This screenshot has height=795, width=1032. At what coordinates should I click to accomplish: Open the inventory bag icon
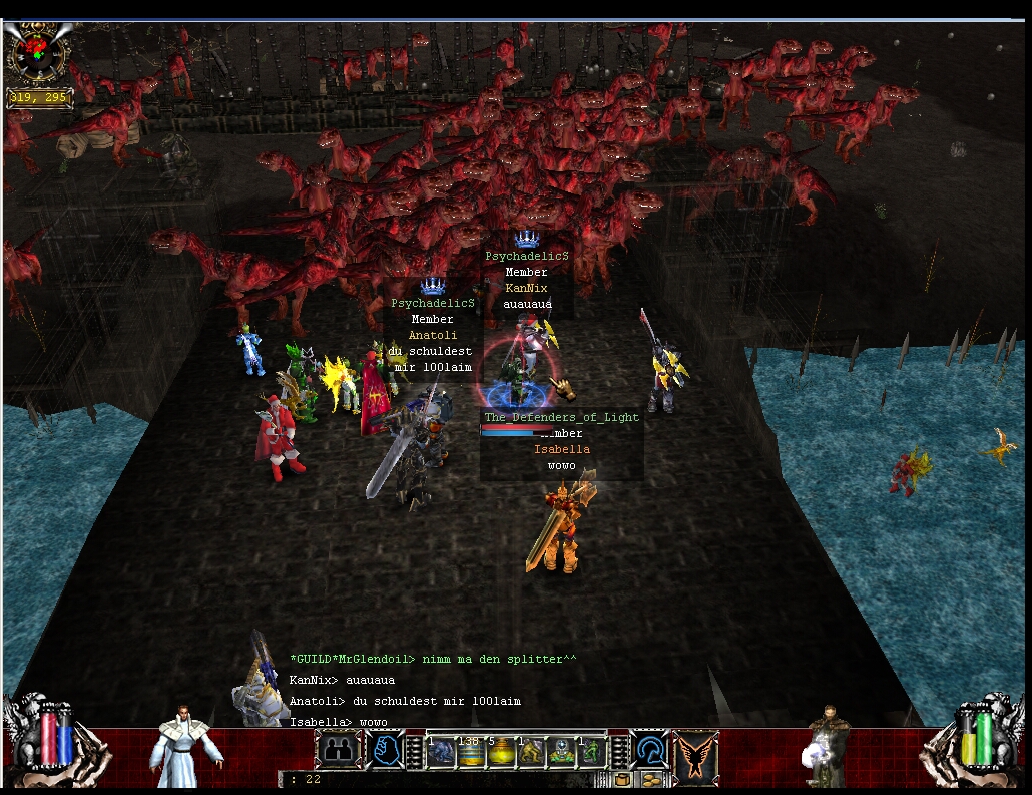624,779
